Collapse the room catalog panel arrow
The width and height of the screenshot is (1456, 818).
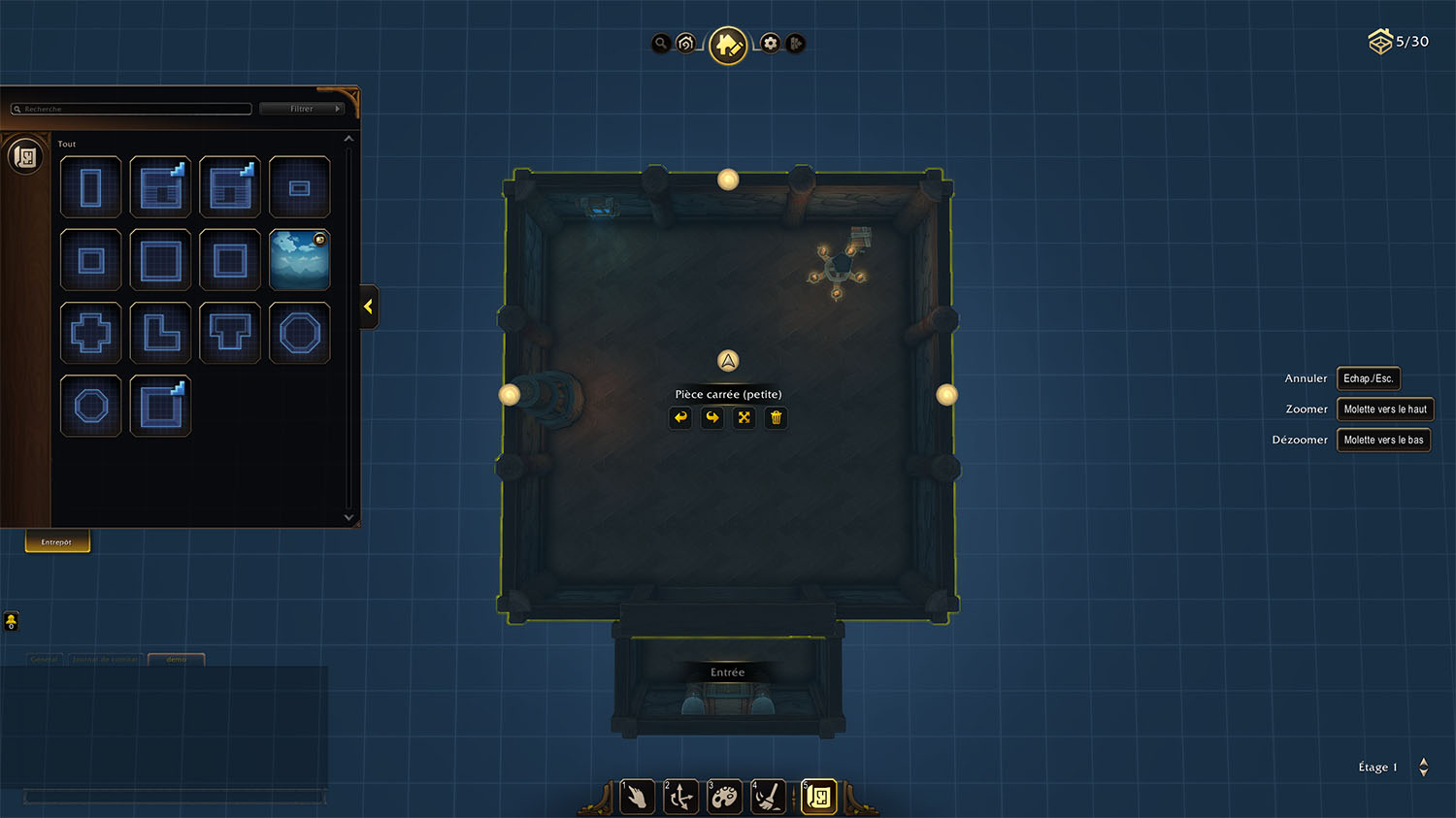369,307
